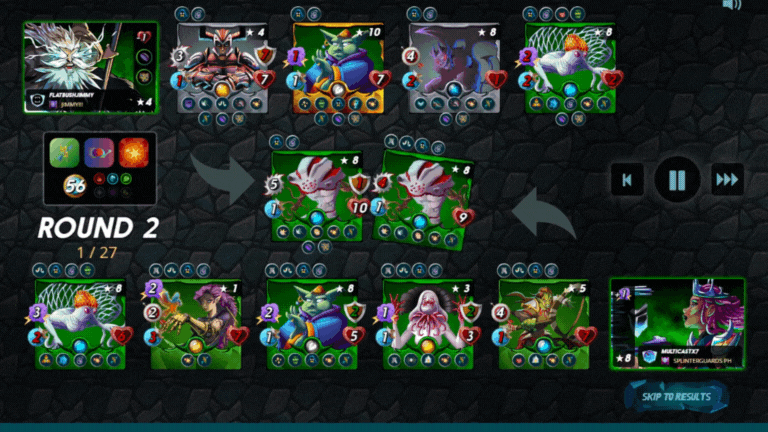Screen dimensions: 768x432
Task: Select the FLATBUSHJIMMY summoner card
Action: point(91,67)
